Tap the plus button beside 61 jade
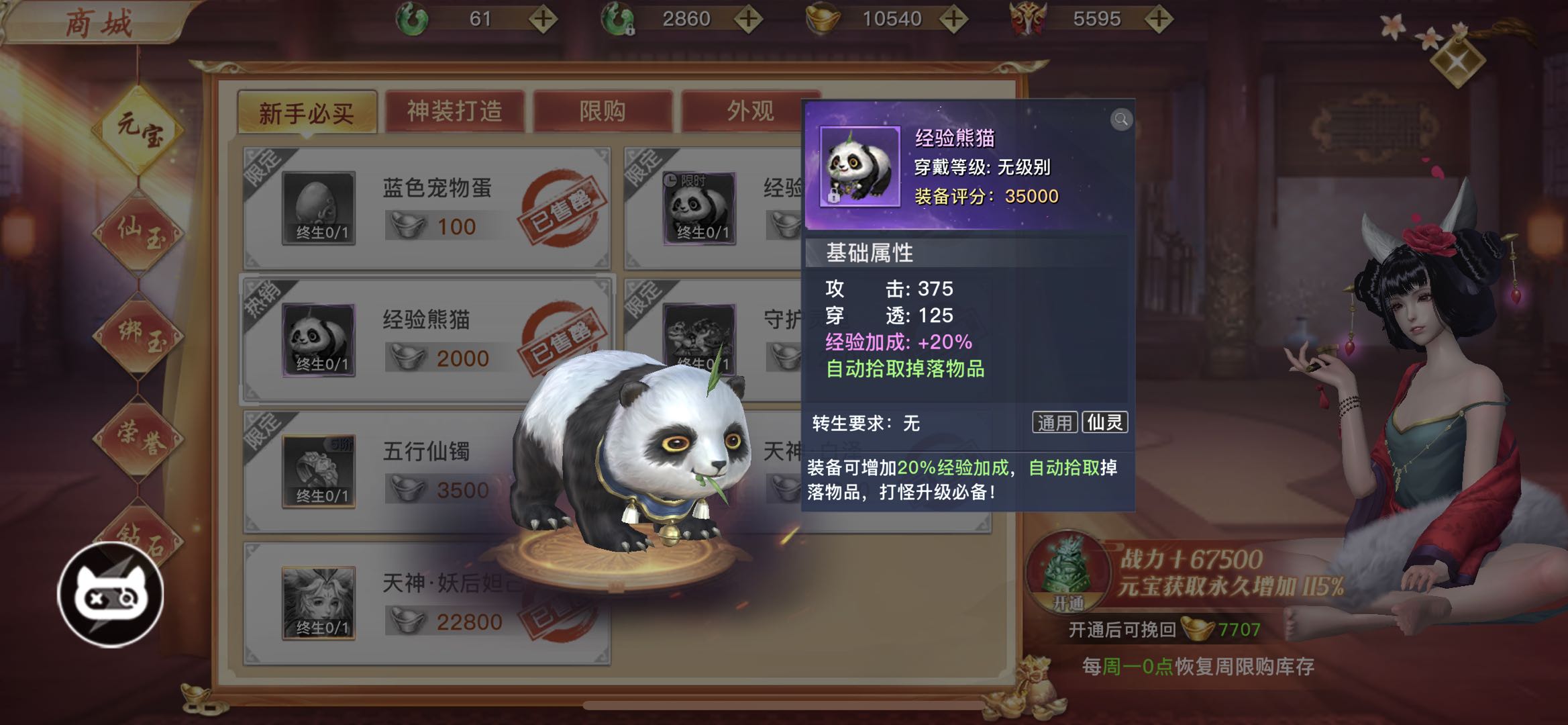The height and width of the screenshot is (725, 1568). point(543,19)
